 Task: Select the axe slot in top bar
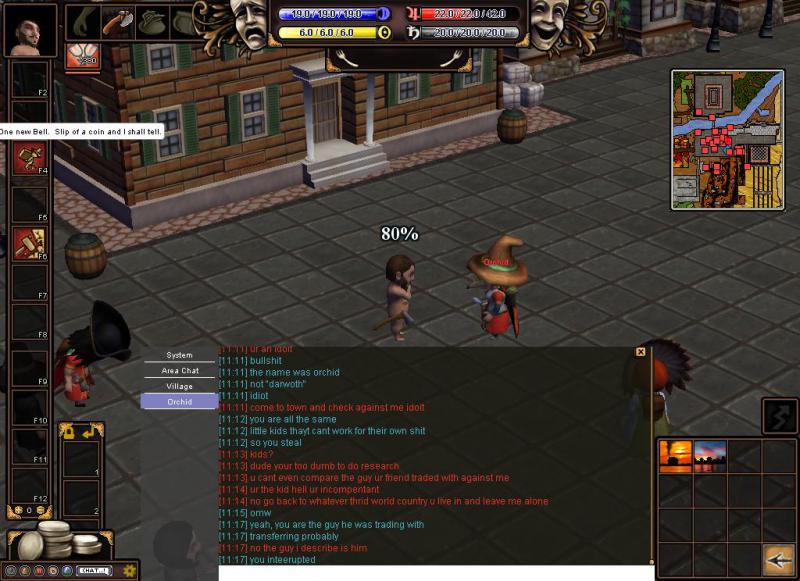click(118, 21)
